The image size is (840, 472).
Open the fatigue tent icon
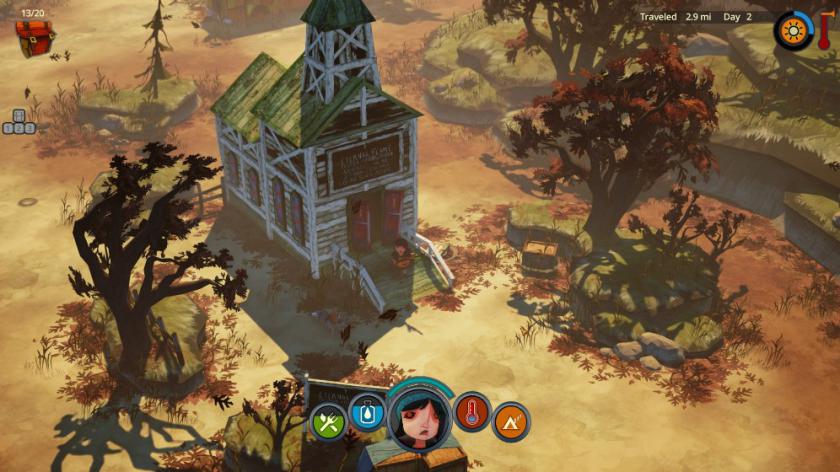[x=511, y=421]
